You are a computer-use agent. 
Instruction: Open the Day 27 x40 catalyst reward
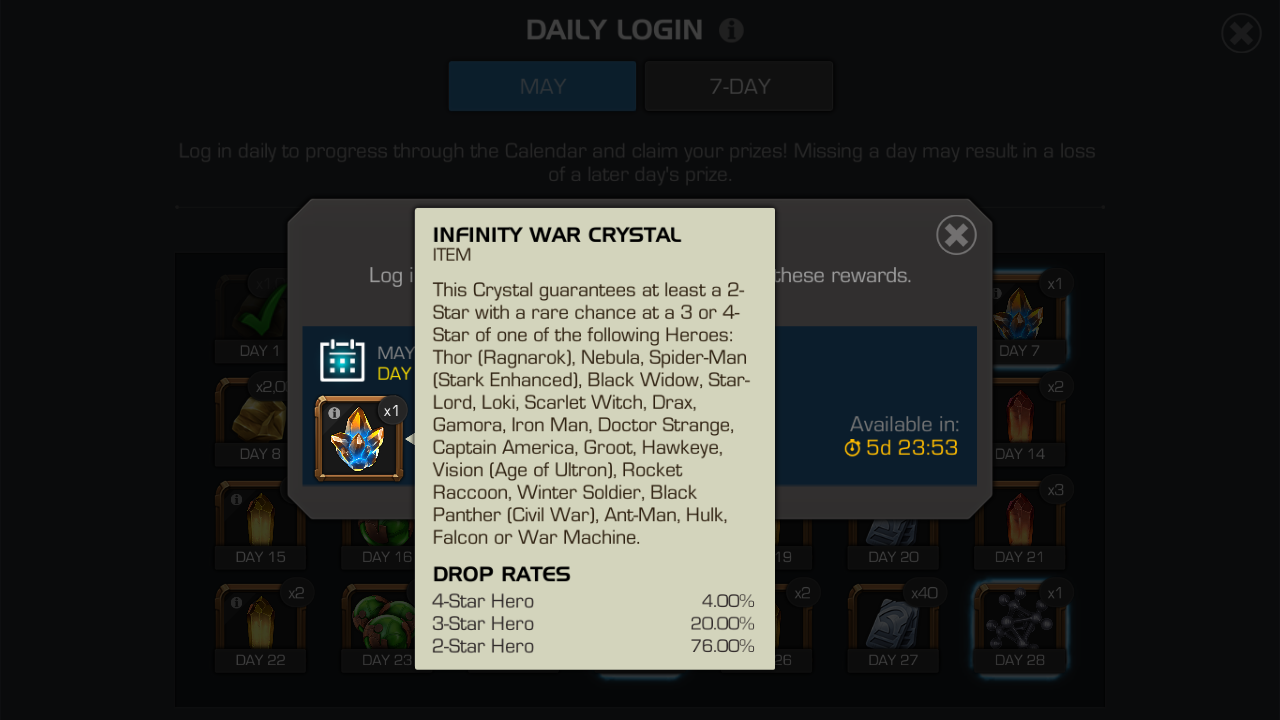(892, 624)
